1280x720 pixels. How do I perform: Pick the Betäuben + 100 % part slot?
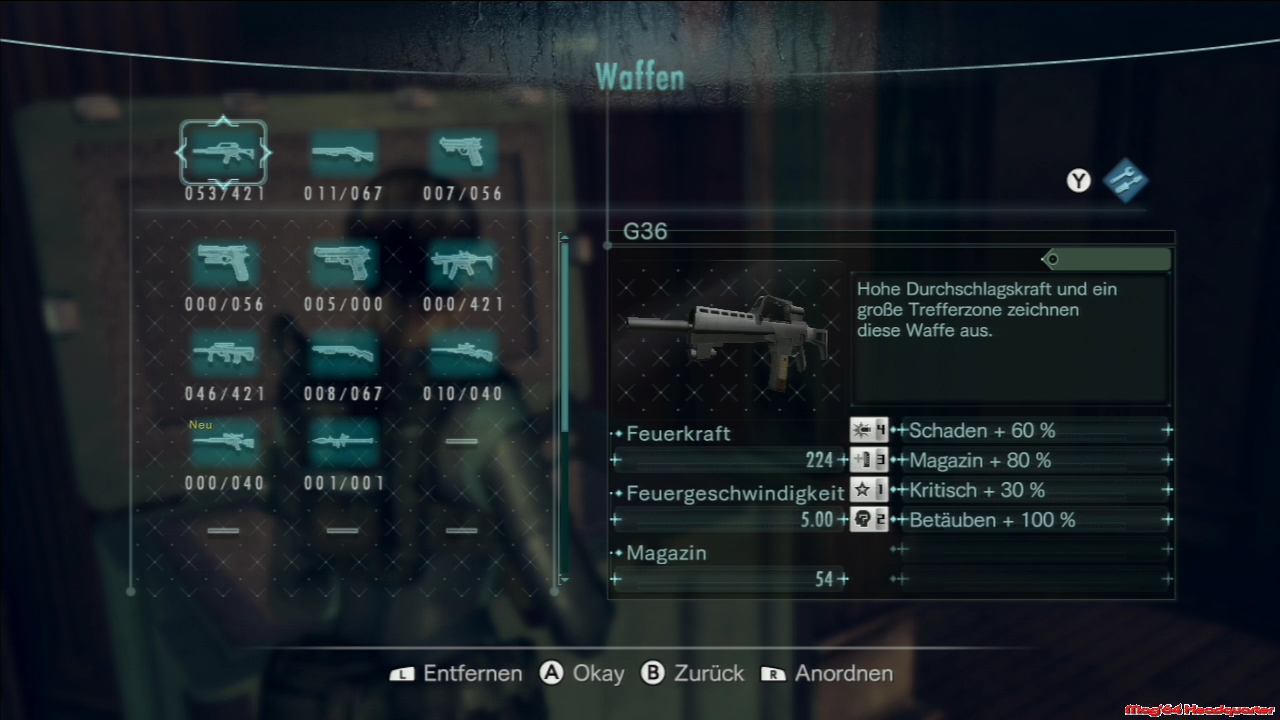pyautogui.click(x=1035, y=520)
